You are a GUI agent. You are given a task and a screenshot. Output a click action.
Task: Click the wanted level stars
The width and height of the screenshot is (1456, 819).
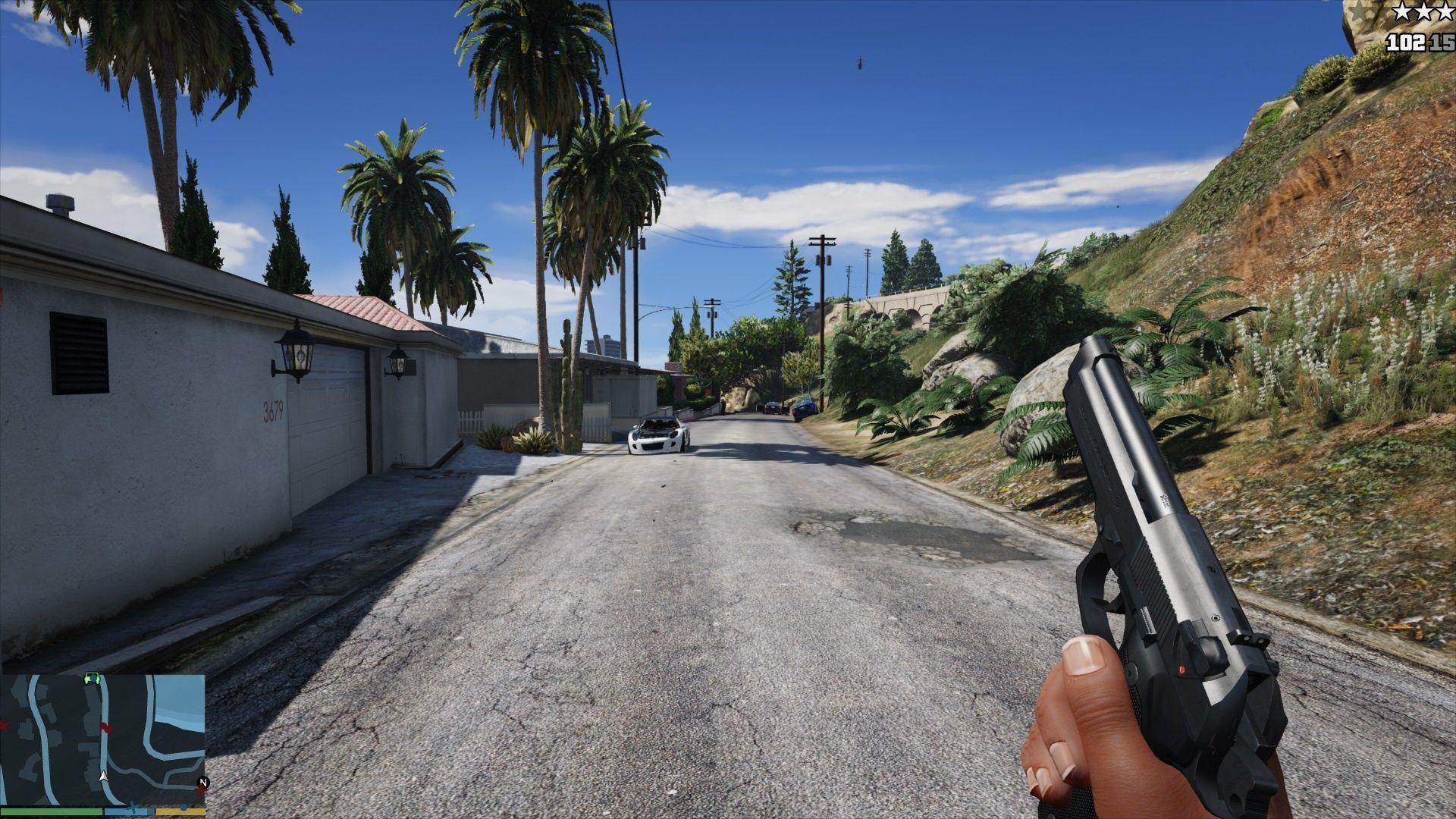pos(1426,11)
